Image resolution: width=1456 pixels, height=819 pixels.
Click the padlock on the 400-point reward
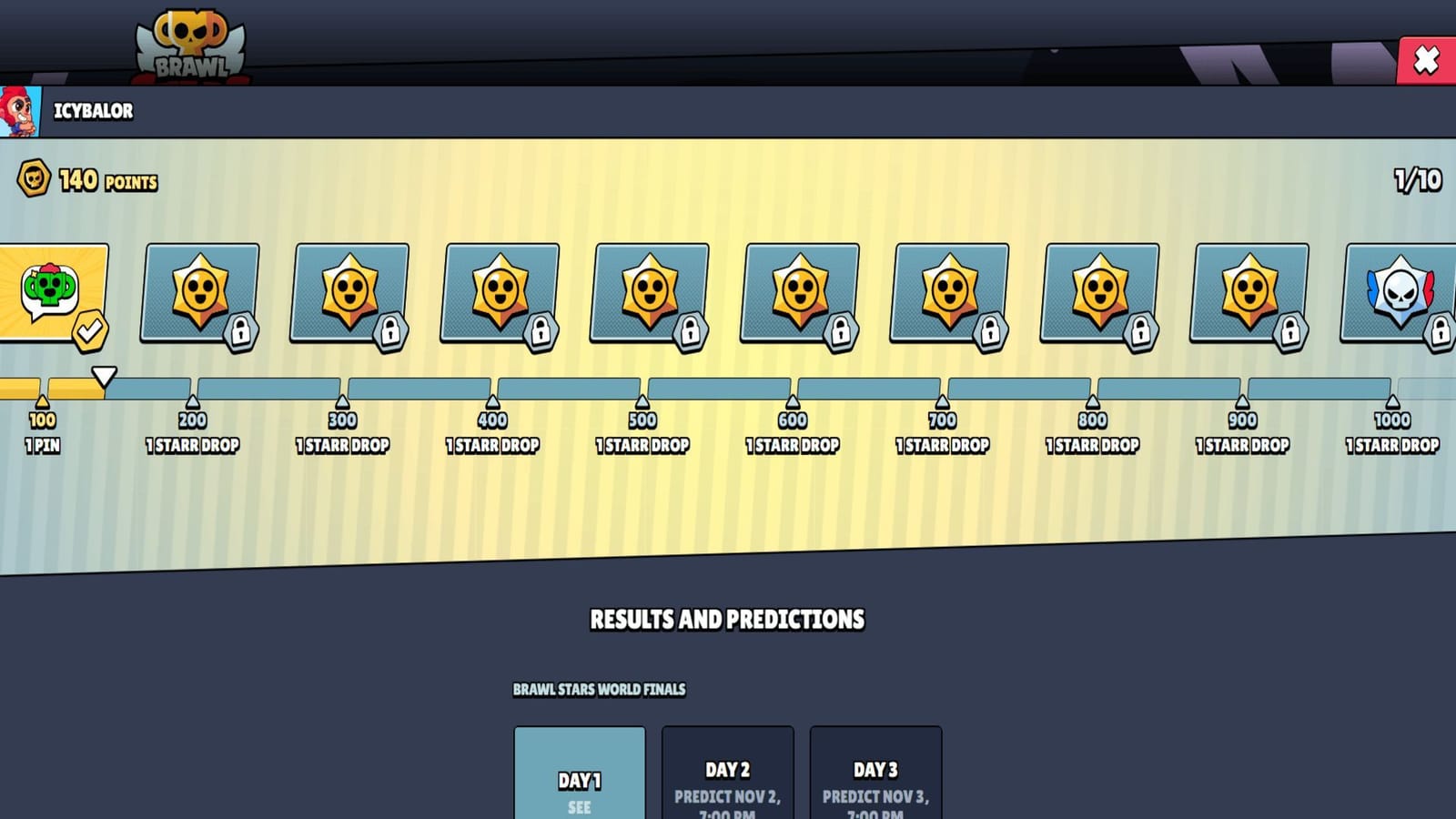tap(542, 332)
